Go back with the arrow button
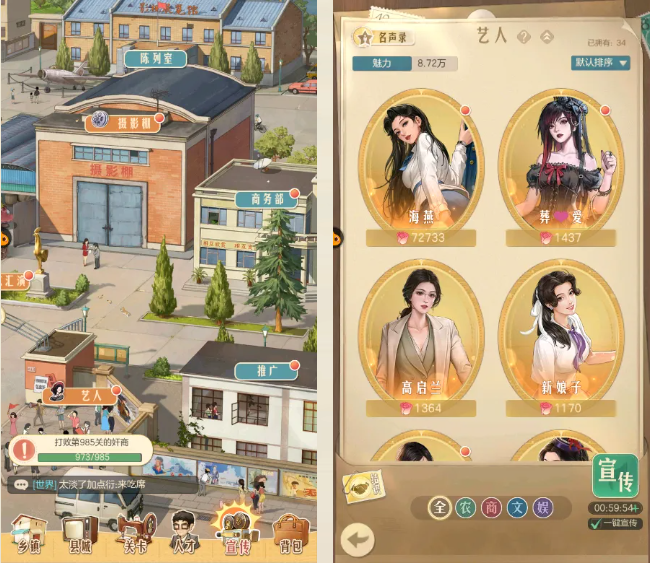650x563 pixels. [357, 539]
